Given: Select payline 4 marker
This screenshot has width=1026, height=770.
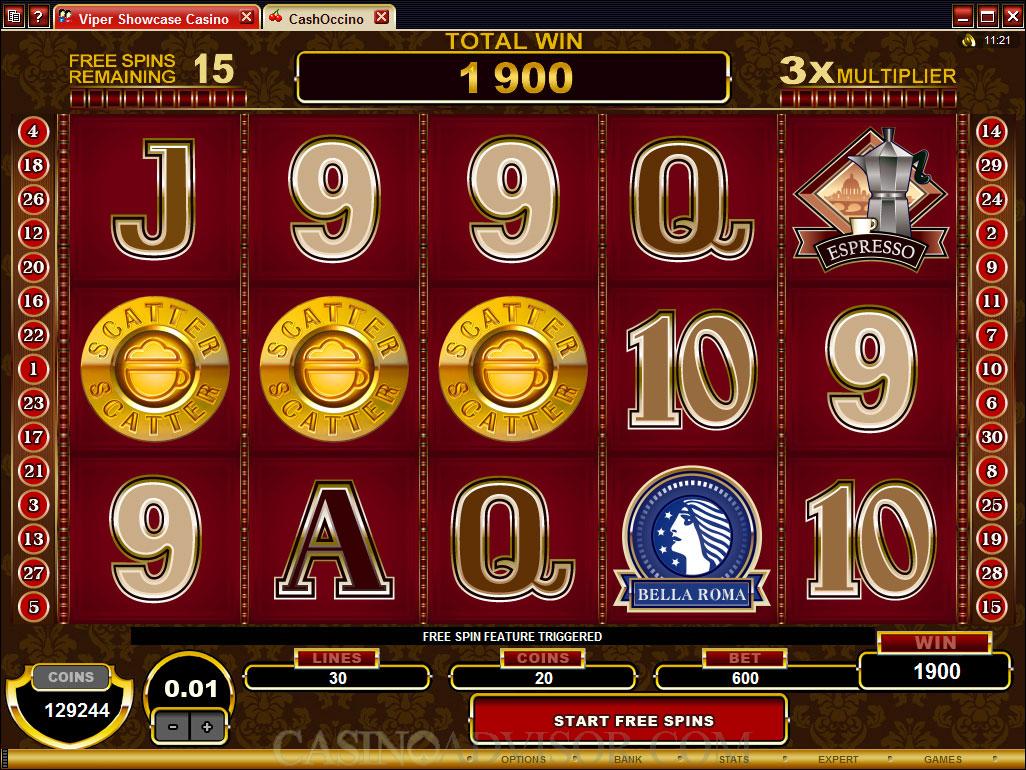Looking at the screenshot, I should click(x=33, y=131).
